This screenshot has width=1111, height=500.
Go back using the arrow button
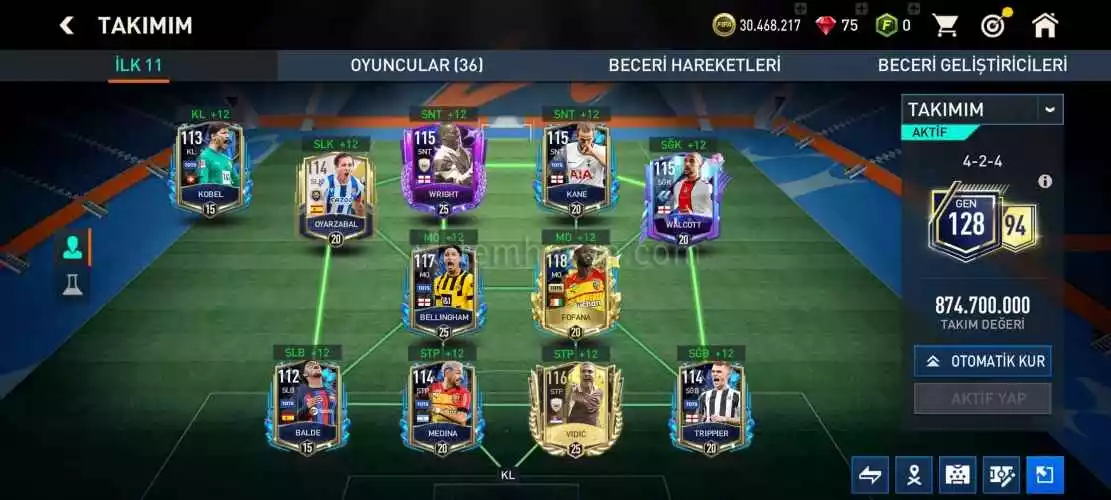point(67,25)
